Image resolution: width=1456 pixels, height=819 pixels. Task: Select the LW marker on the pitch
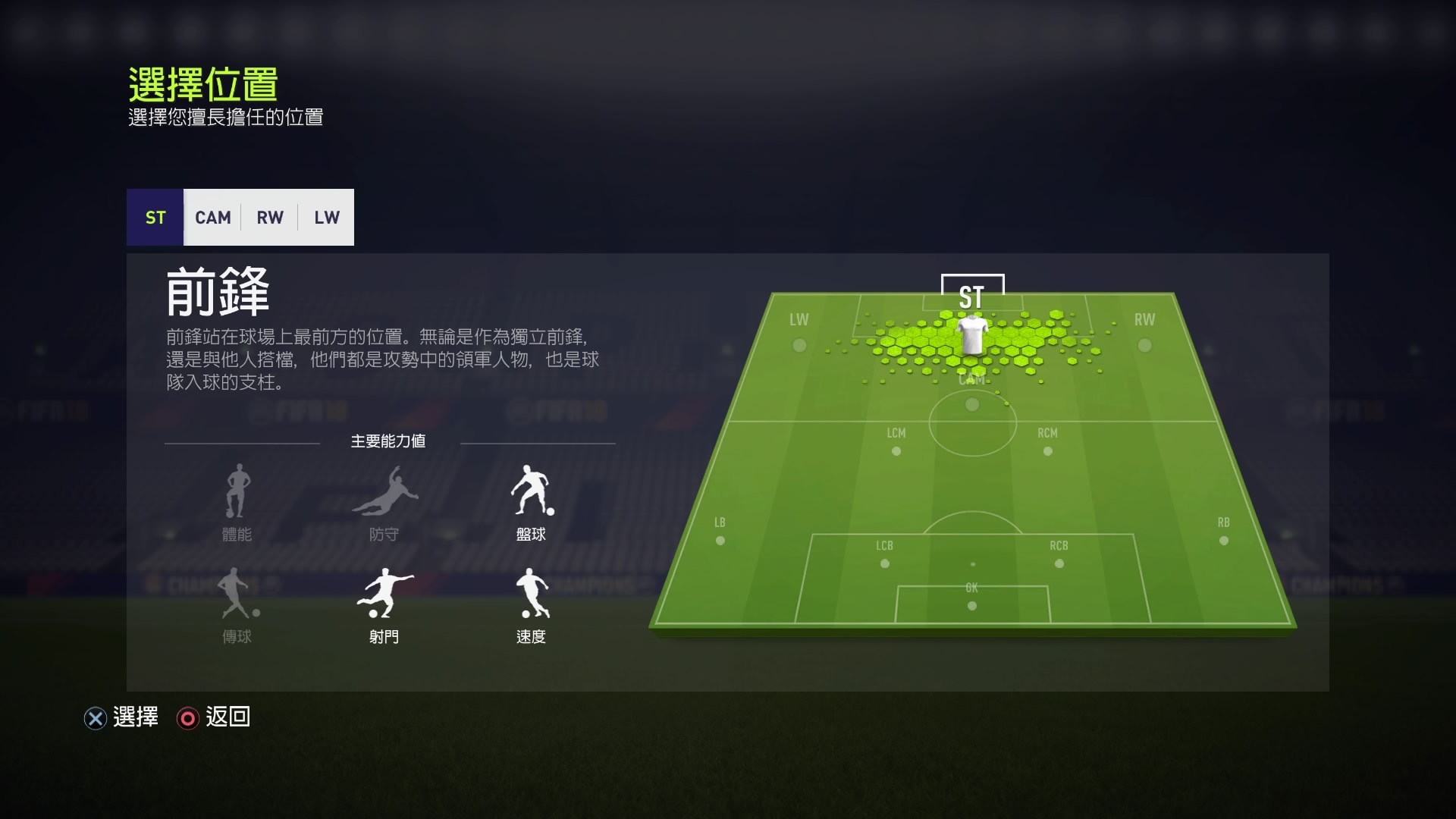coord(799,345)
